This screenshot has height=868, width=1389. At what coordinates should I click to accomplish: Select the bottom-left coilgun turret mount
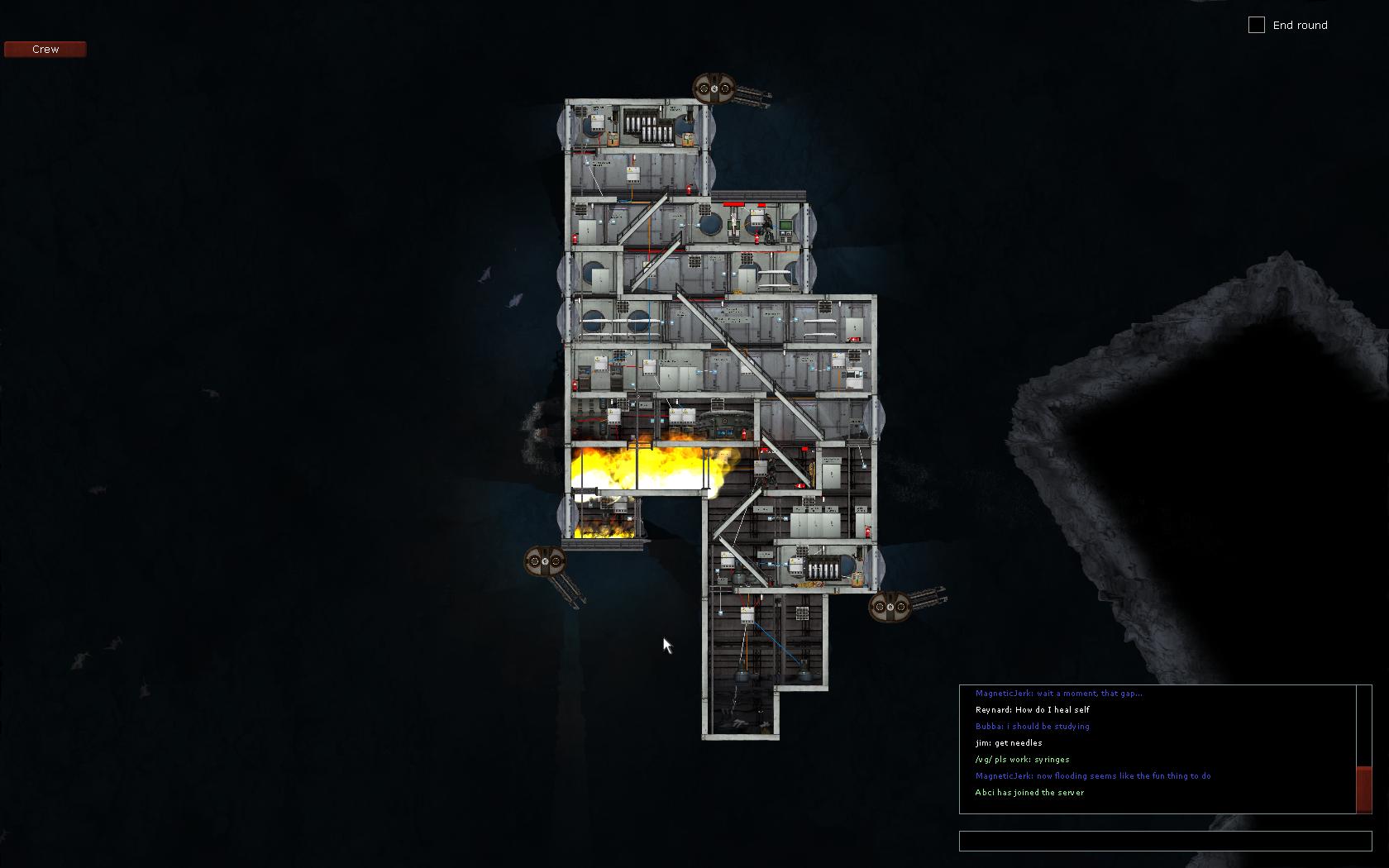click(544, 560)
